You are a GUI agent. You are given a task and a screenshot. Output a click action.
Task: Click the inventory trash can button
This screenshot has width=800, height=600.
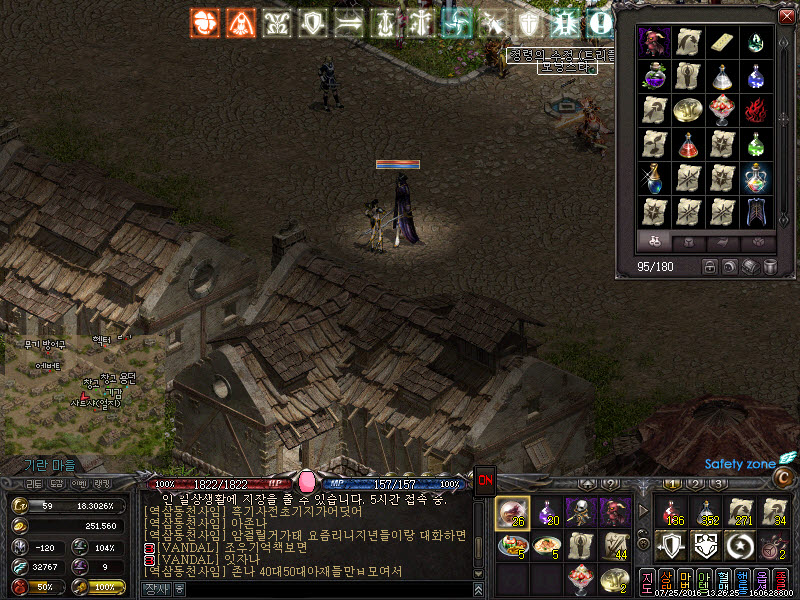(x=771, y=267)
